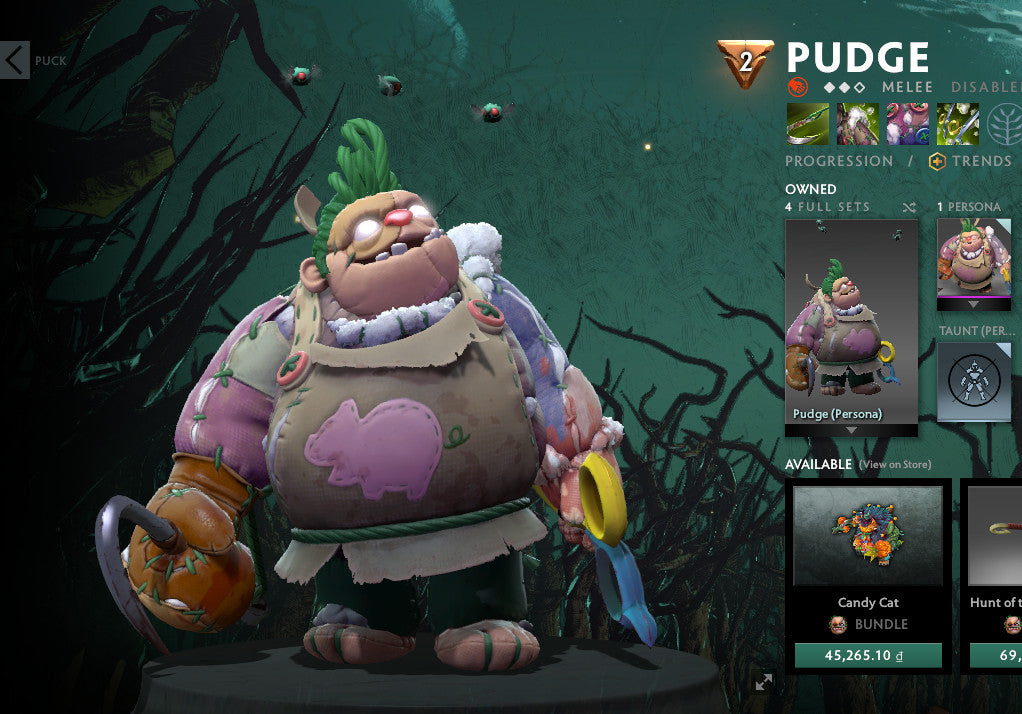Preview the Candy Cat bundle
The width and height of the screenshot is (1022, 714).
click(x=868, y=536)
